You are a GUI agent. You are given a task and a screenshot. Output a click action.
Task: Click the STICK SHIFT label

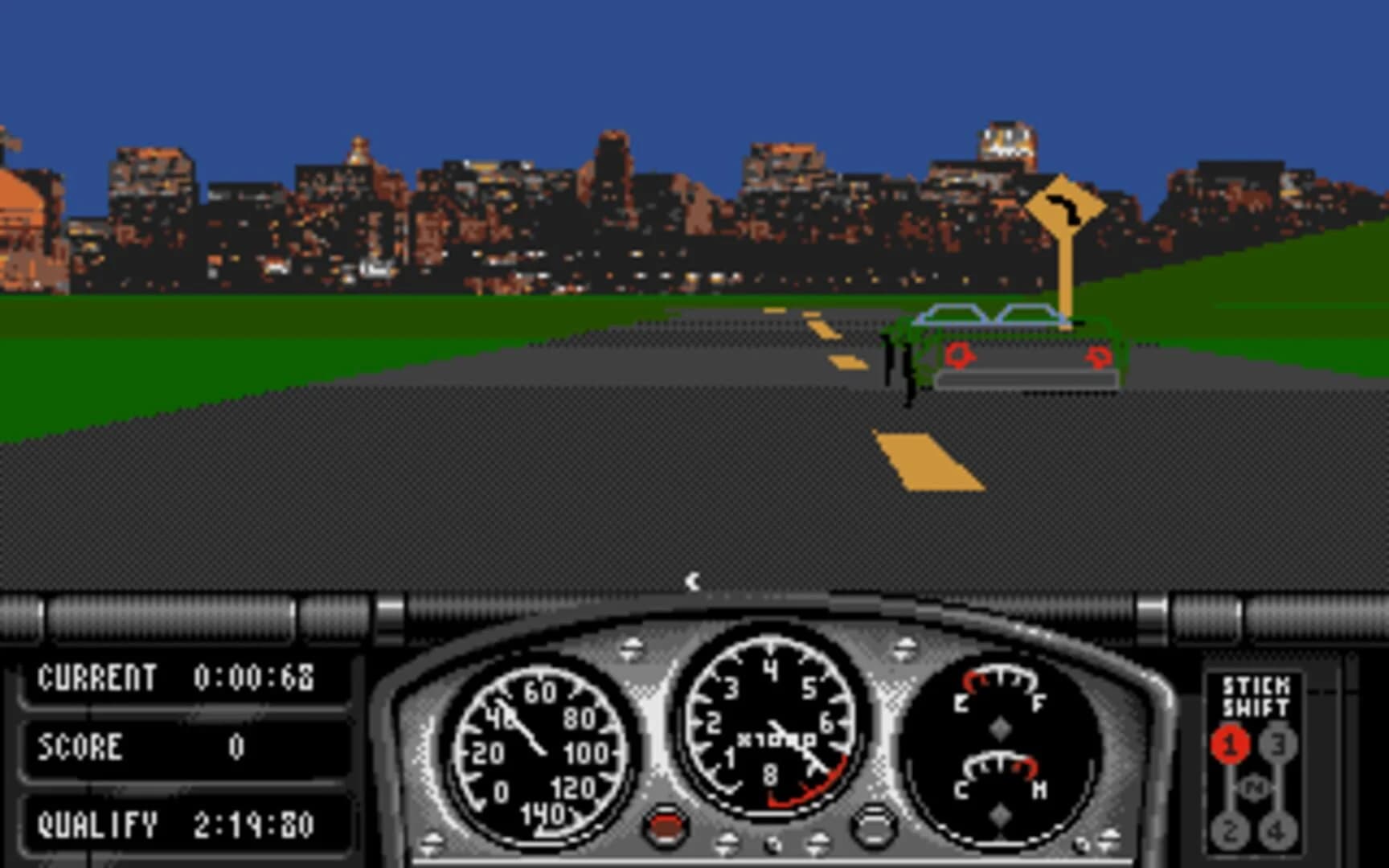(1256, 695)
